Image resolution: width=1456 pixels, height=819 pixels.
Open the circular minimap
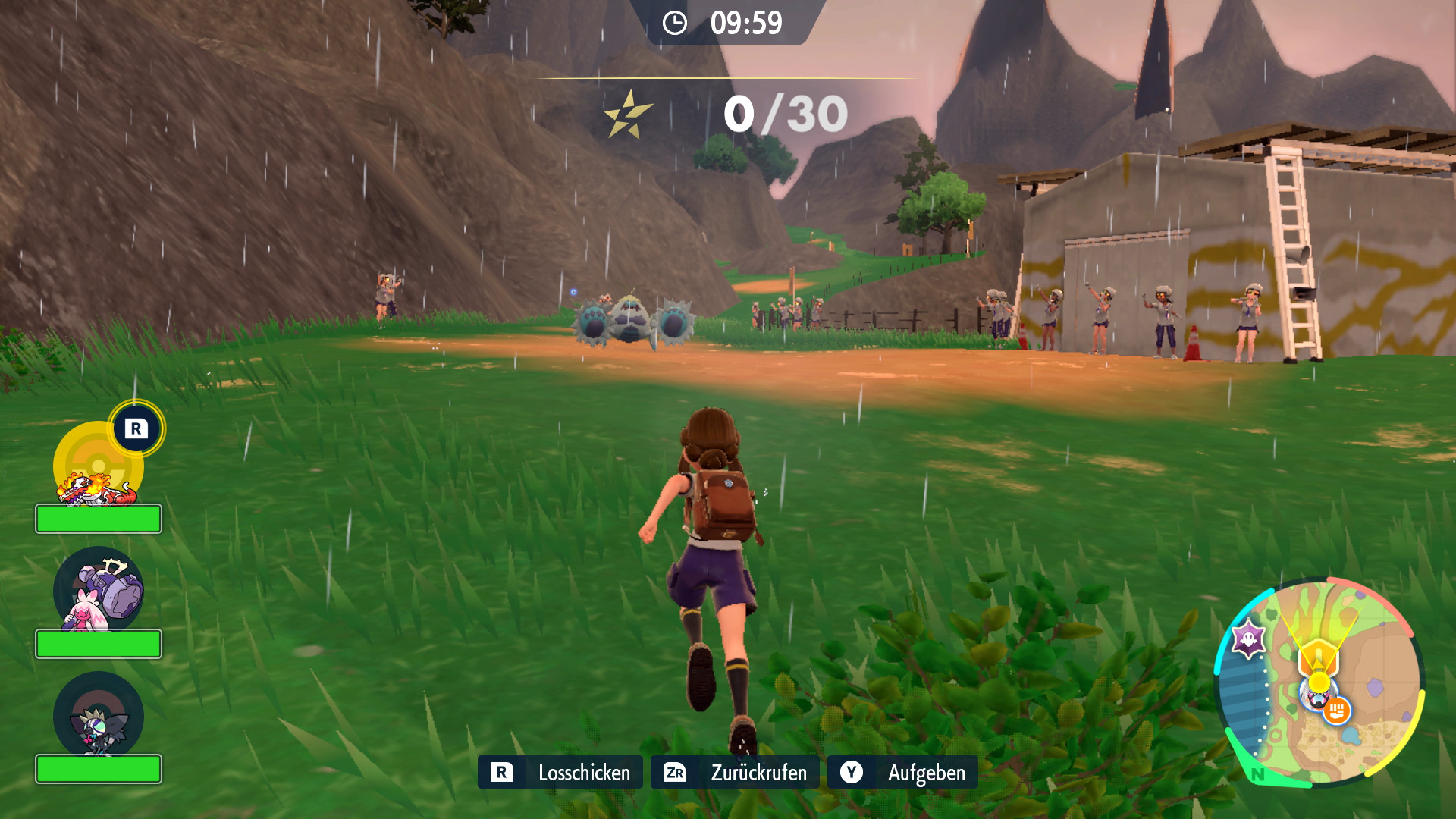1319,682
